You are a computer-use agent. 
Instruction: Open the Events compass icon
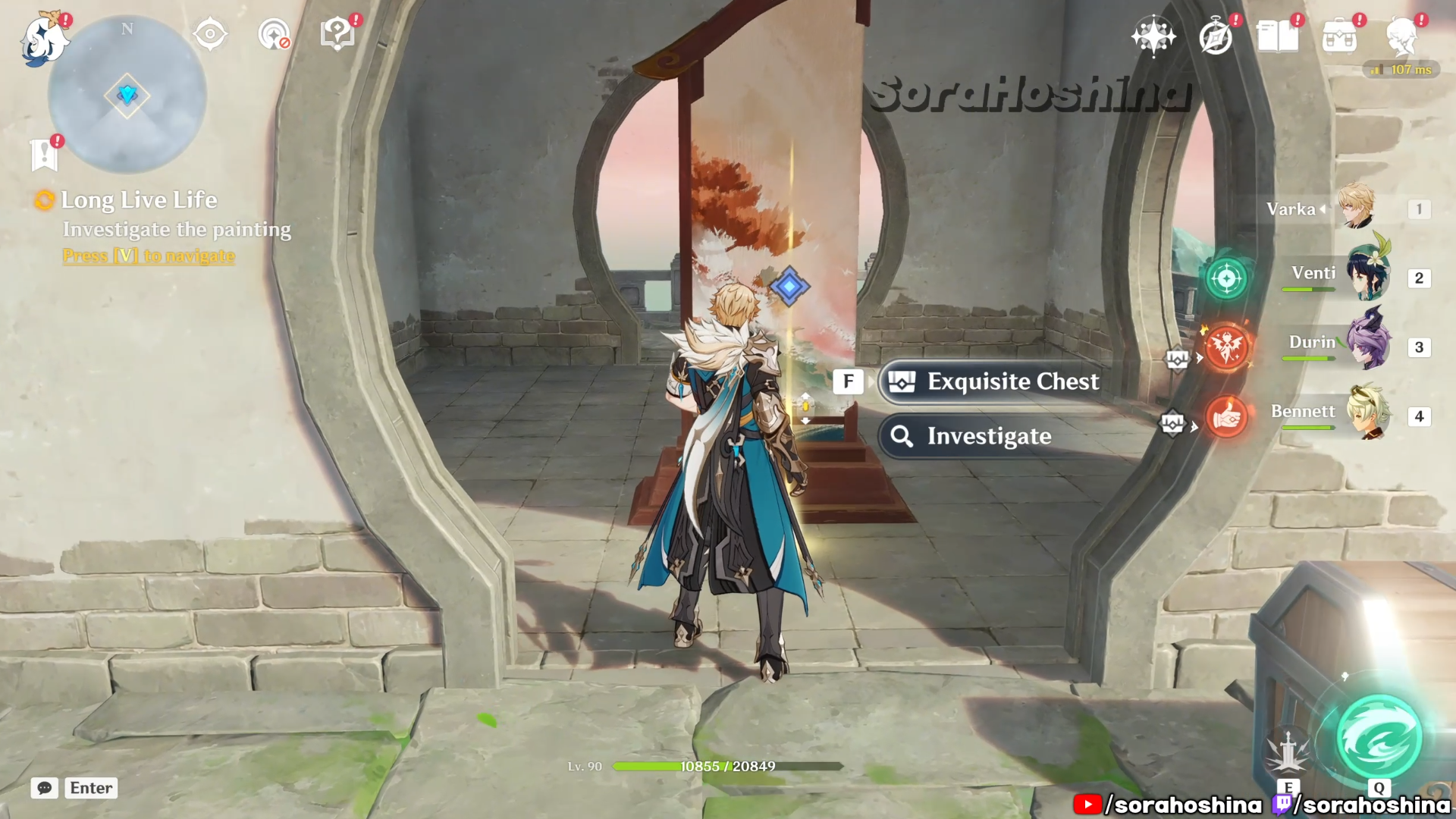[1216, 36]
